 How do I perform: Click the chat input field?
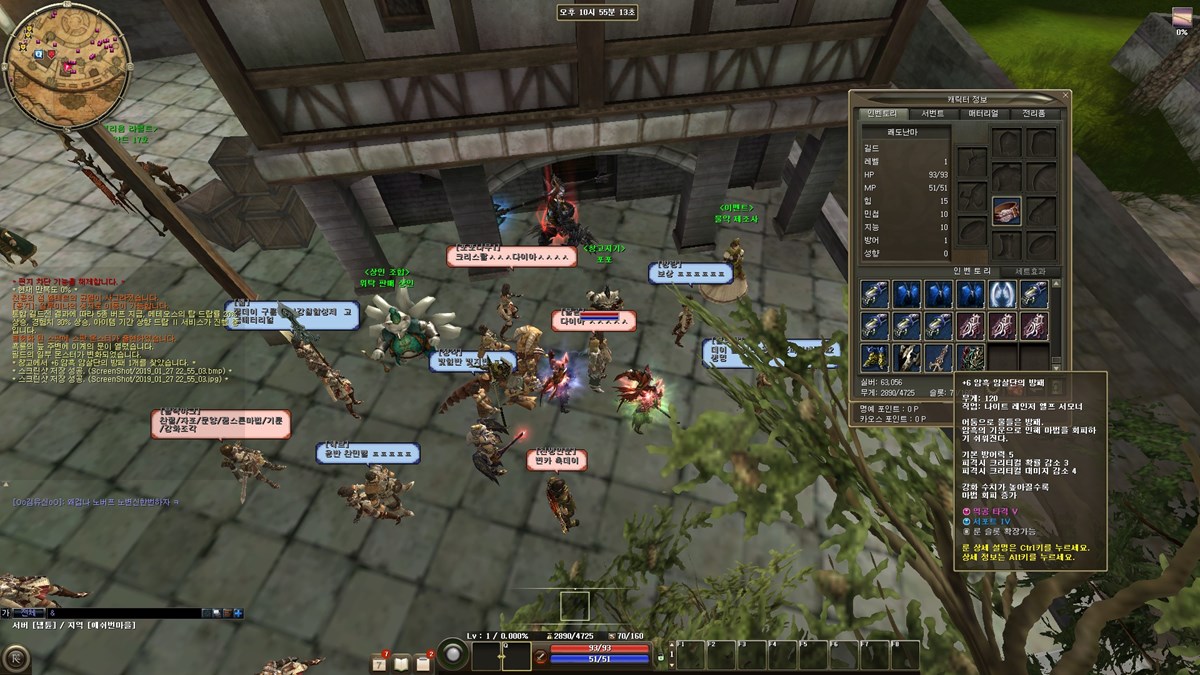[x=120, y=612]
